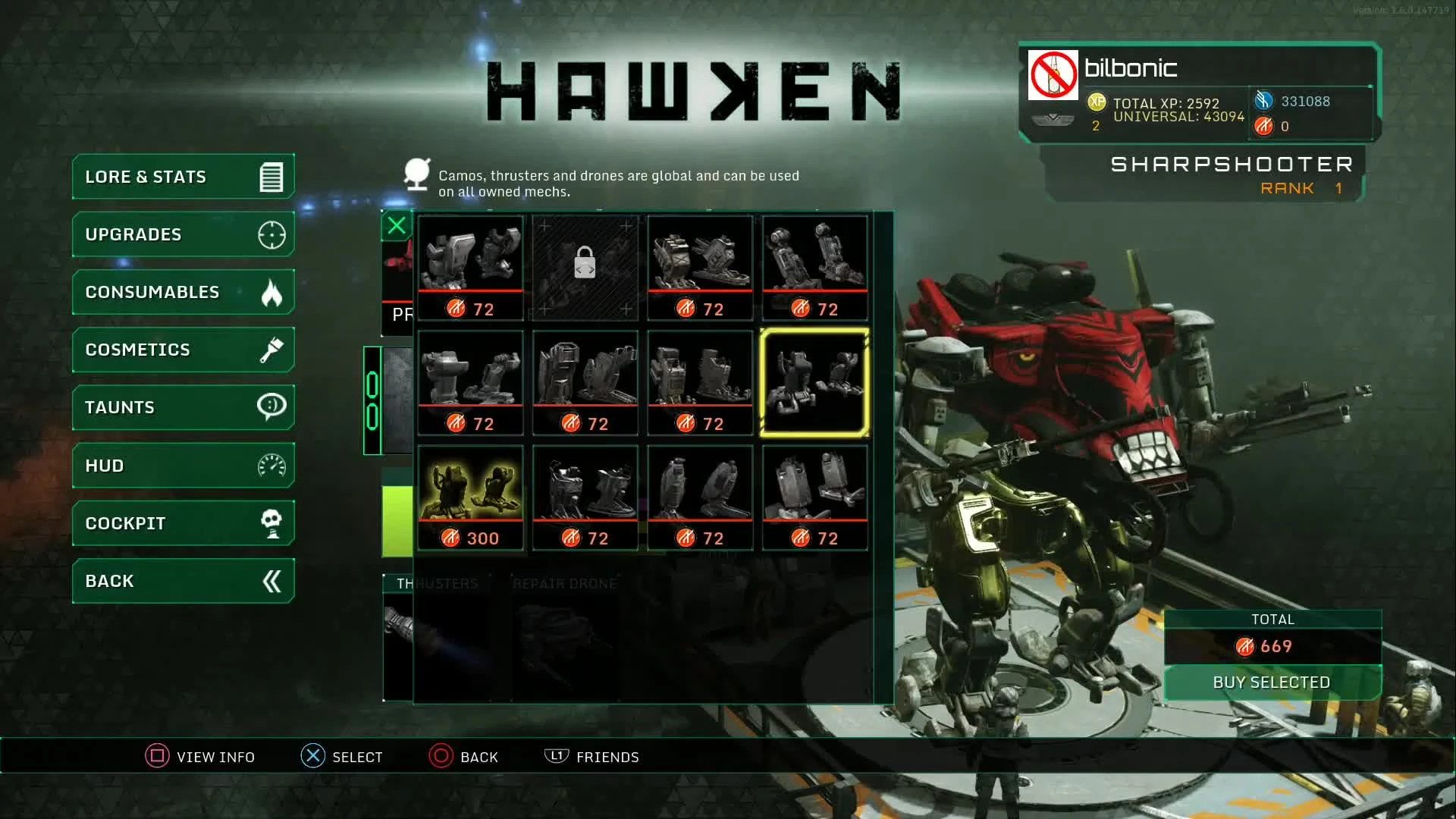Select the locked camo slot
This screenshot has height=819, width=1456.
[x=585, y=267]
